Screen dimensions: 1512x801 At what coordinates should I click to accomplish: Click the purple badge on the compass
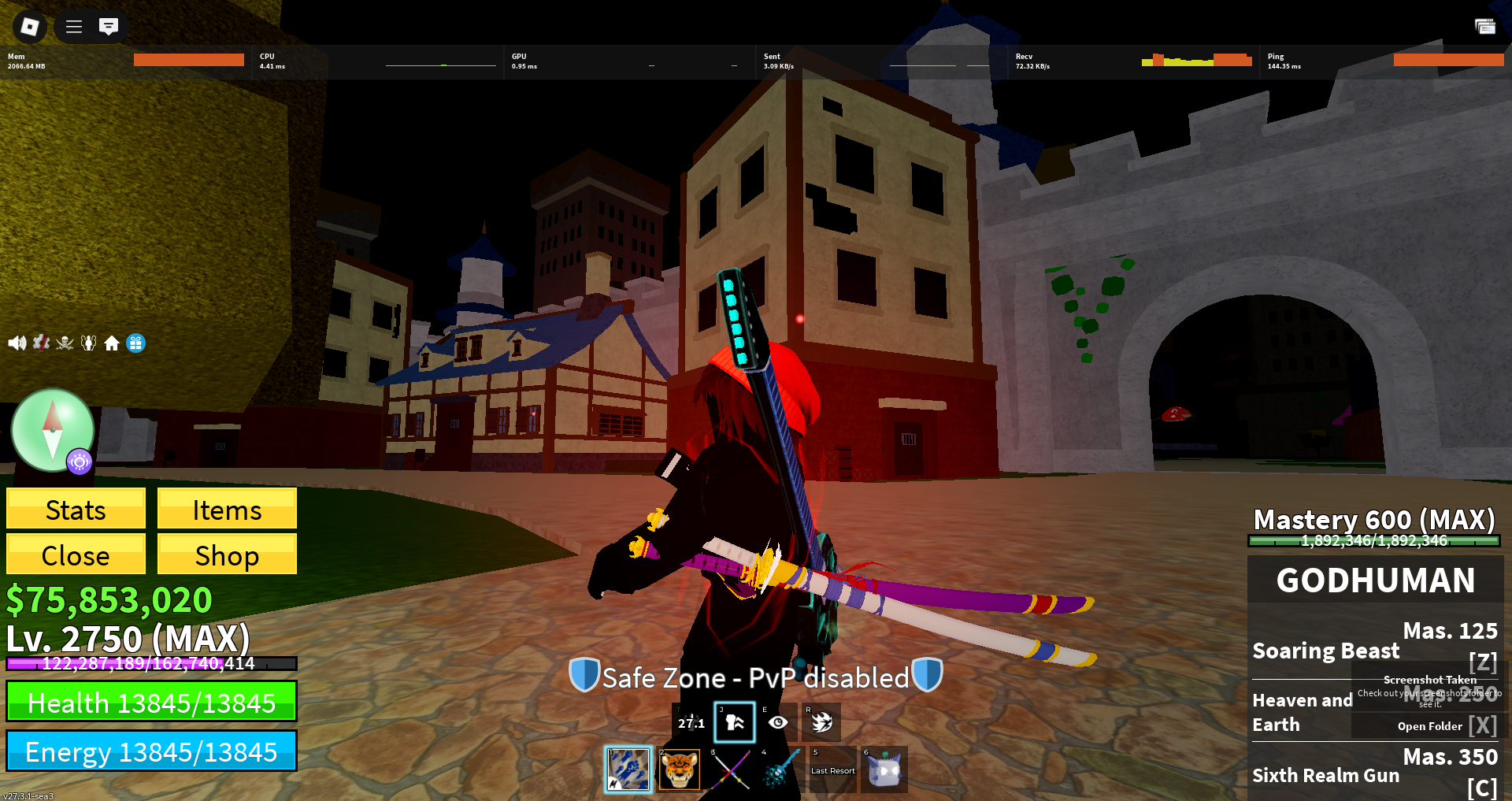point(79,462)
